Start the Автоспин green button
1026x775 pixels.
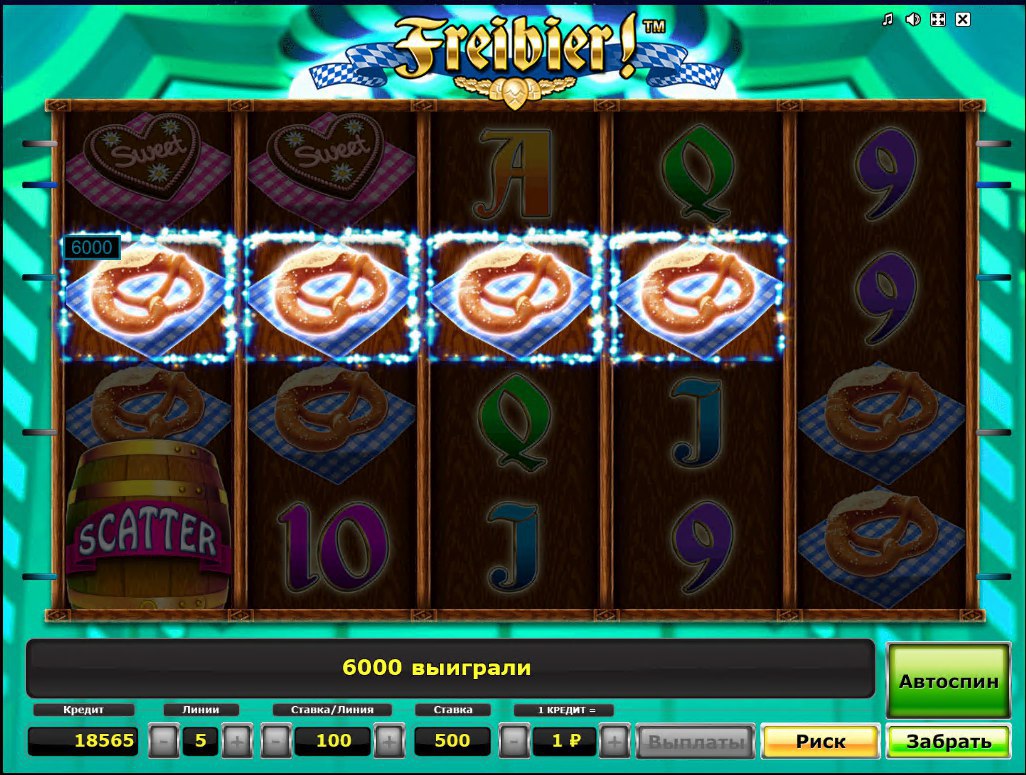click(948, 681)
